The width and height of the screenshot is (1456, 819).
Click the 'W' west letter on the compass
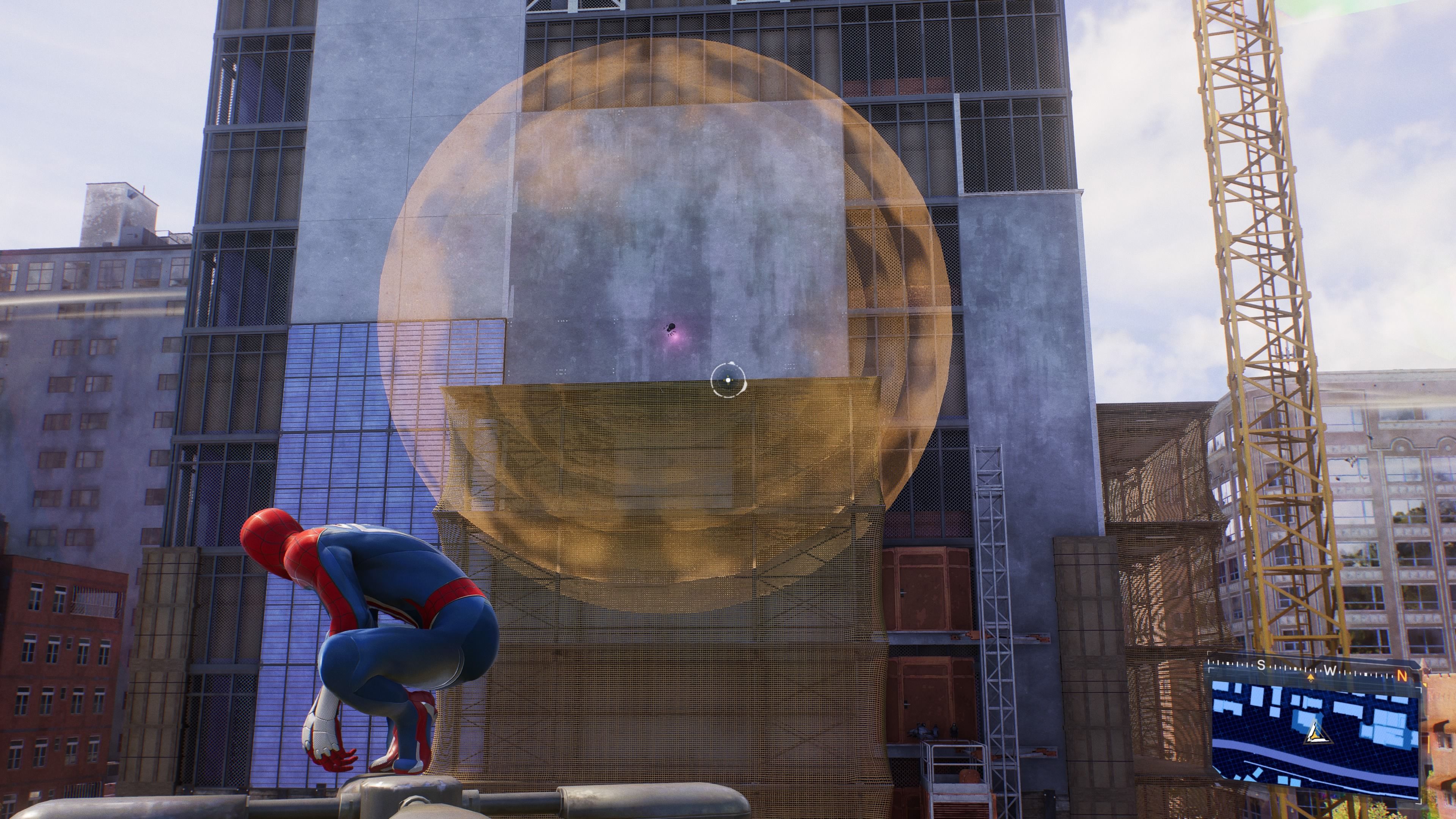pos(1330,670)
